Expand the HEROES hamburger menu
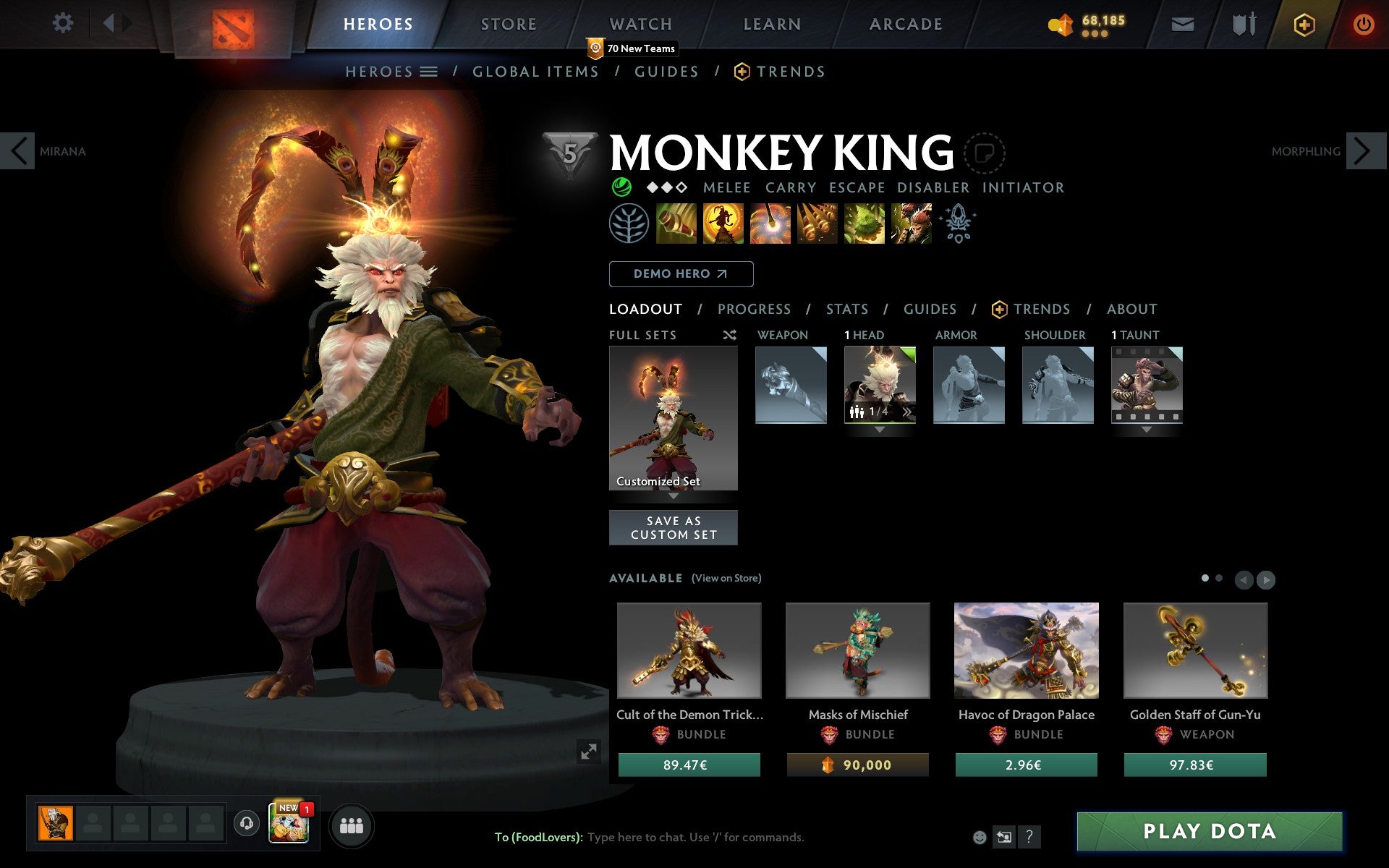This screenshot has height=868, width=1389. pyautogui.click(x=430, y=71)
